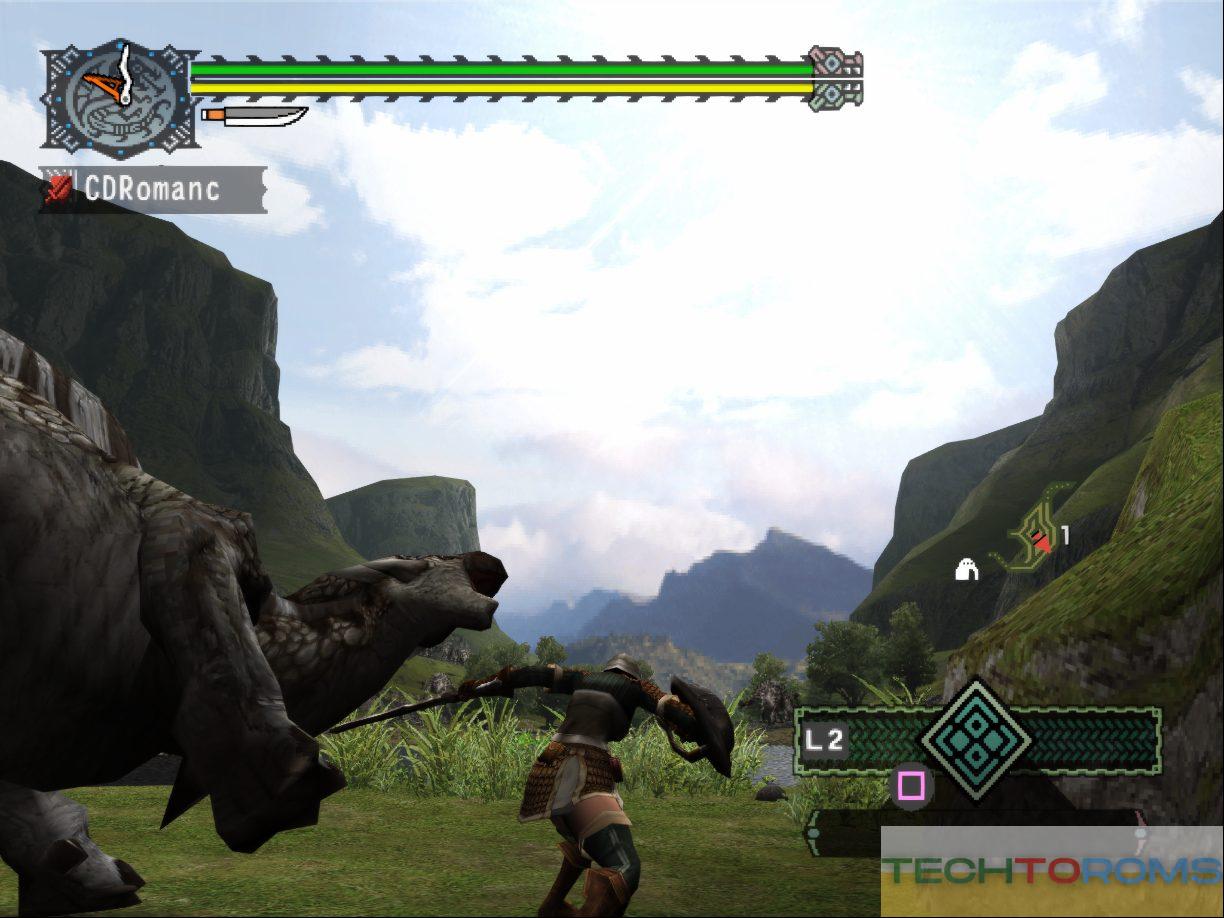Click the CDRomanc player name tag
The width and height of the screenshot is (1224, 918).
coord(152,189)
